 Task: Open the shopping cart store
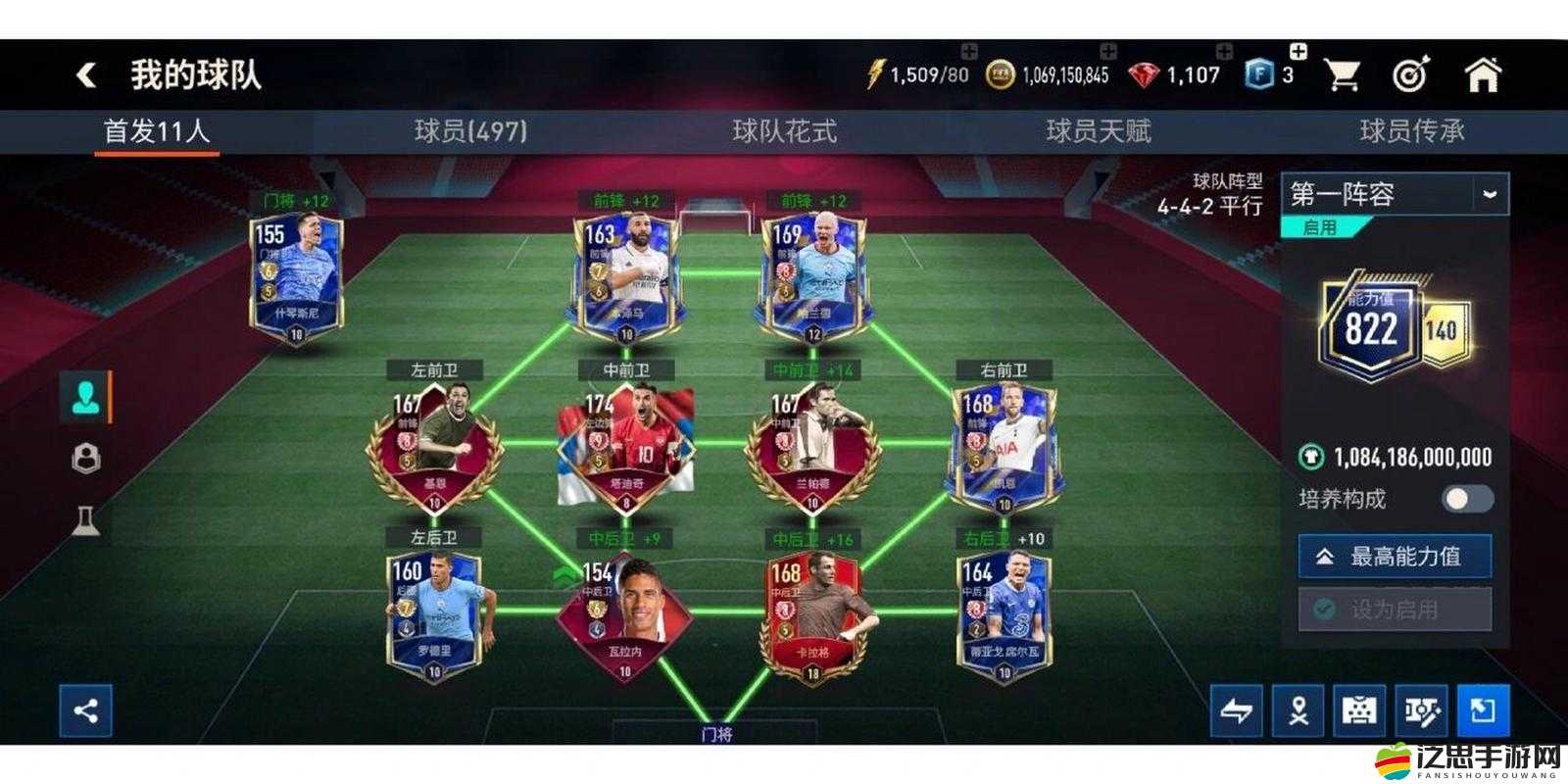click(1345, 73)
